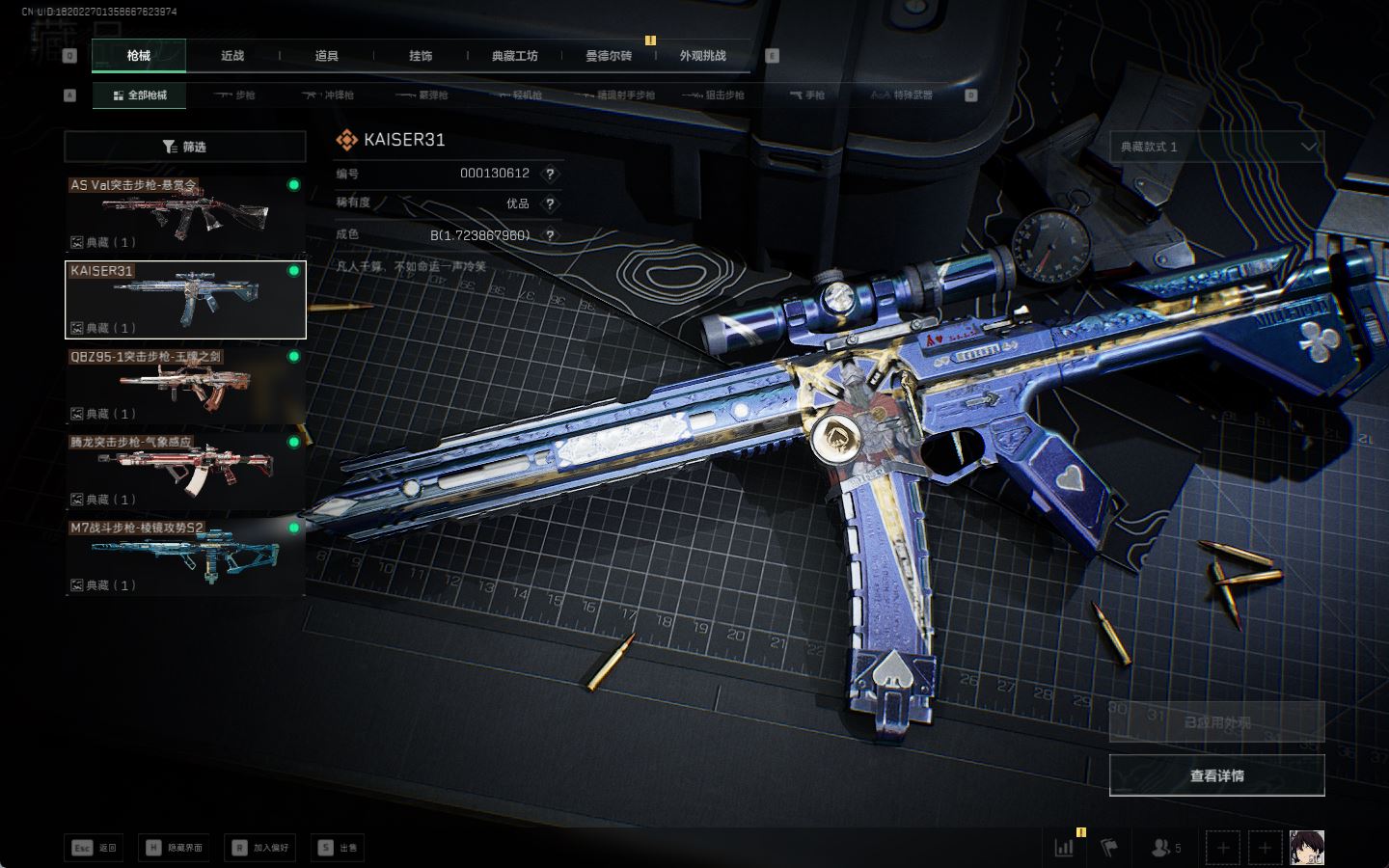Choose the QBZ95-1 王牌之剑 skin
The width and height of the screenshot is (1389, 868).
pyautogui.click(x=185, y=385)
